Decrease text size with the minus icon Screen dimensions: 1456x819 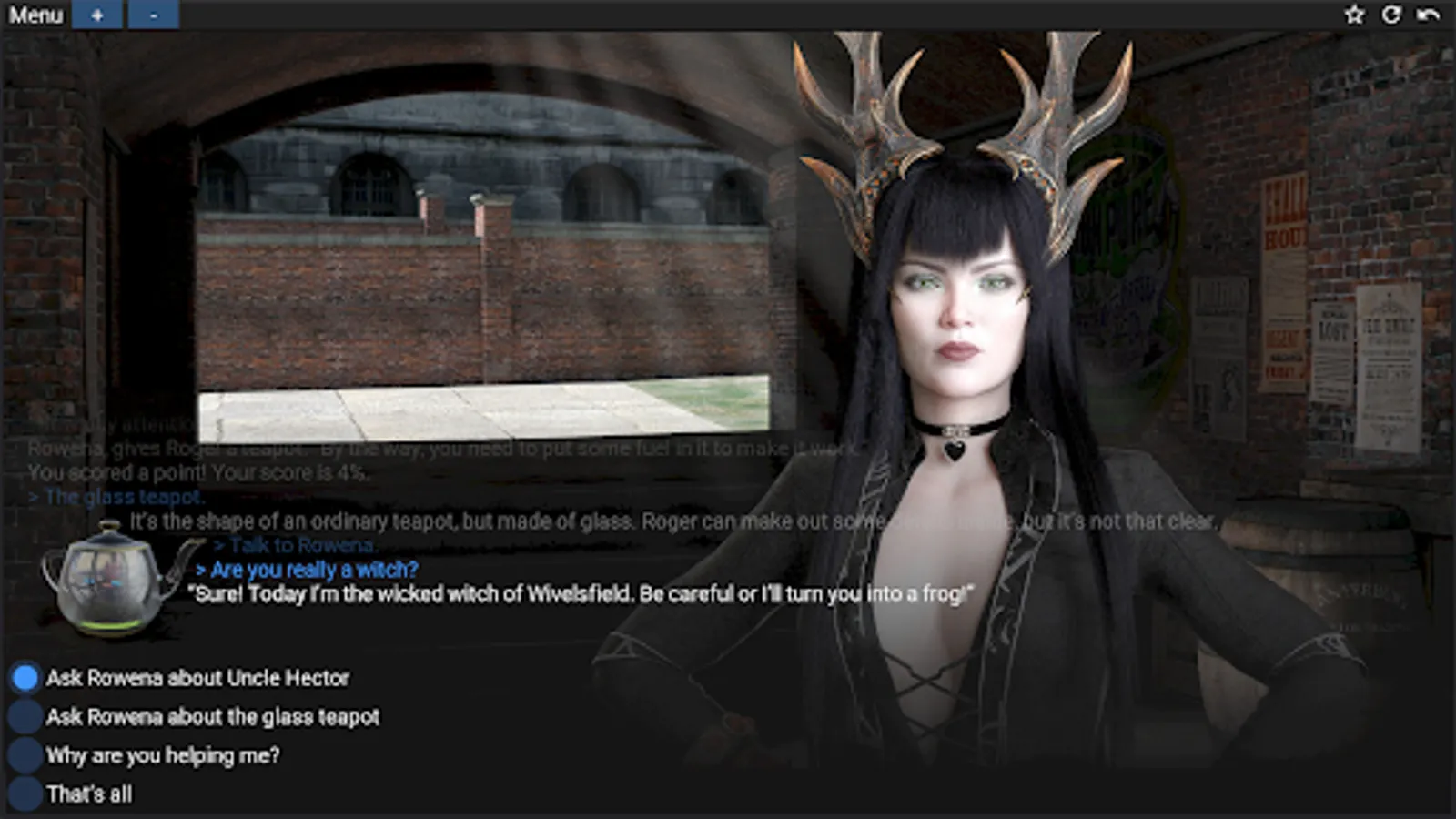153,15
